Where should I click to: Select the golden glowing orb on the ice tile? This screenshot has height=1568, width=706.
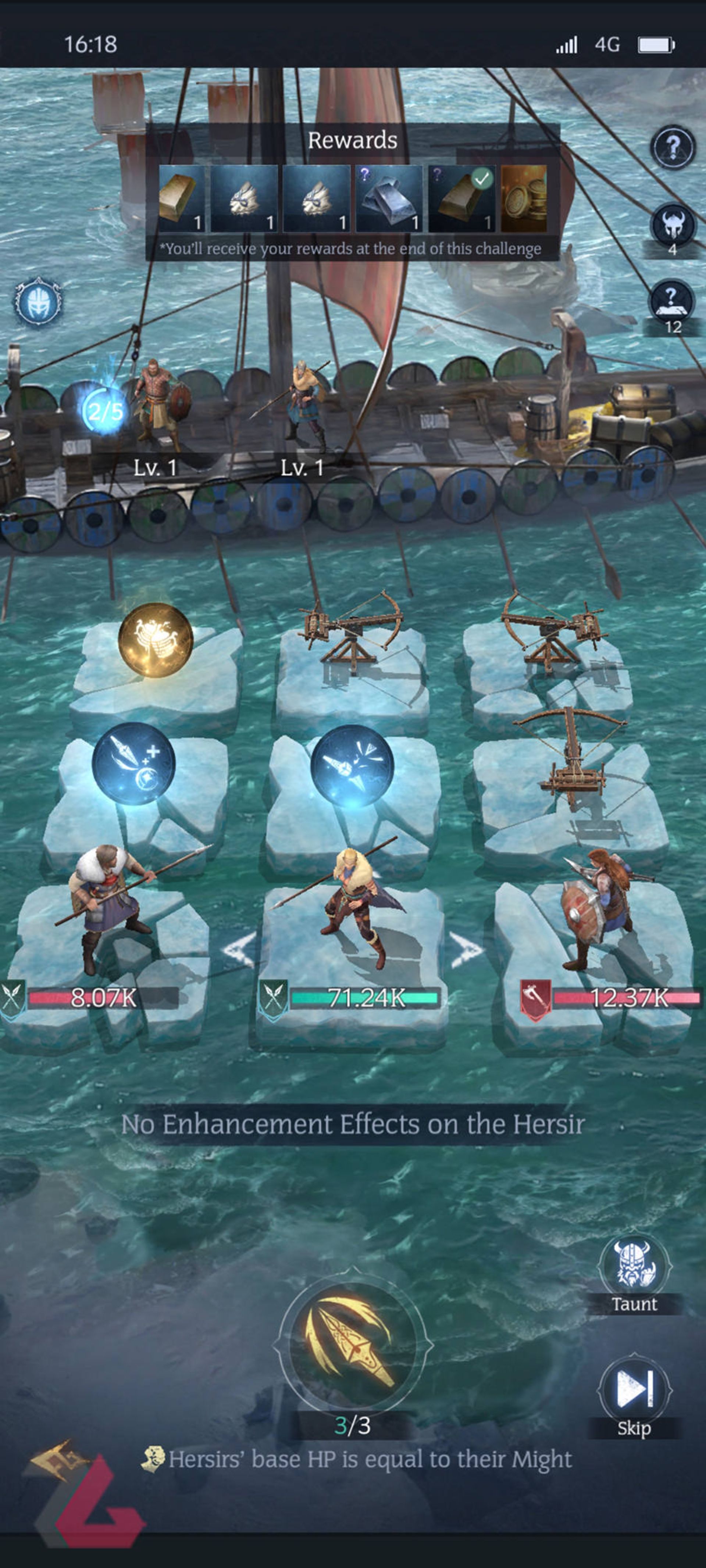[155, 640]
